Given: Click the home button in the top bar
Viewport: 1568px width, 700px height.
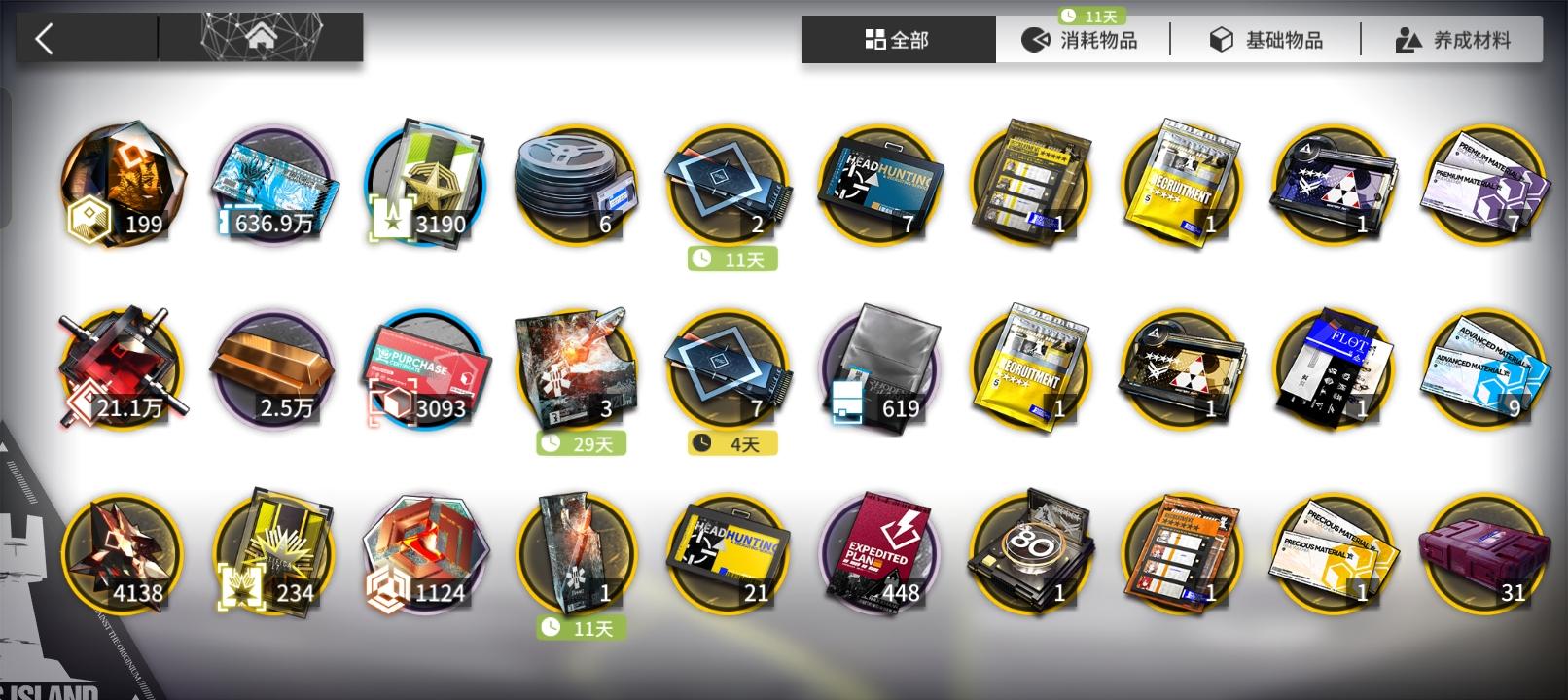Looking at the screenshot, I should click(x=261, y=37).
